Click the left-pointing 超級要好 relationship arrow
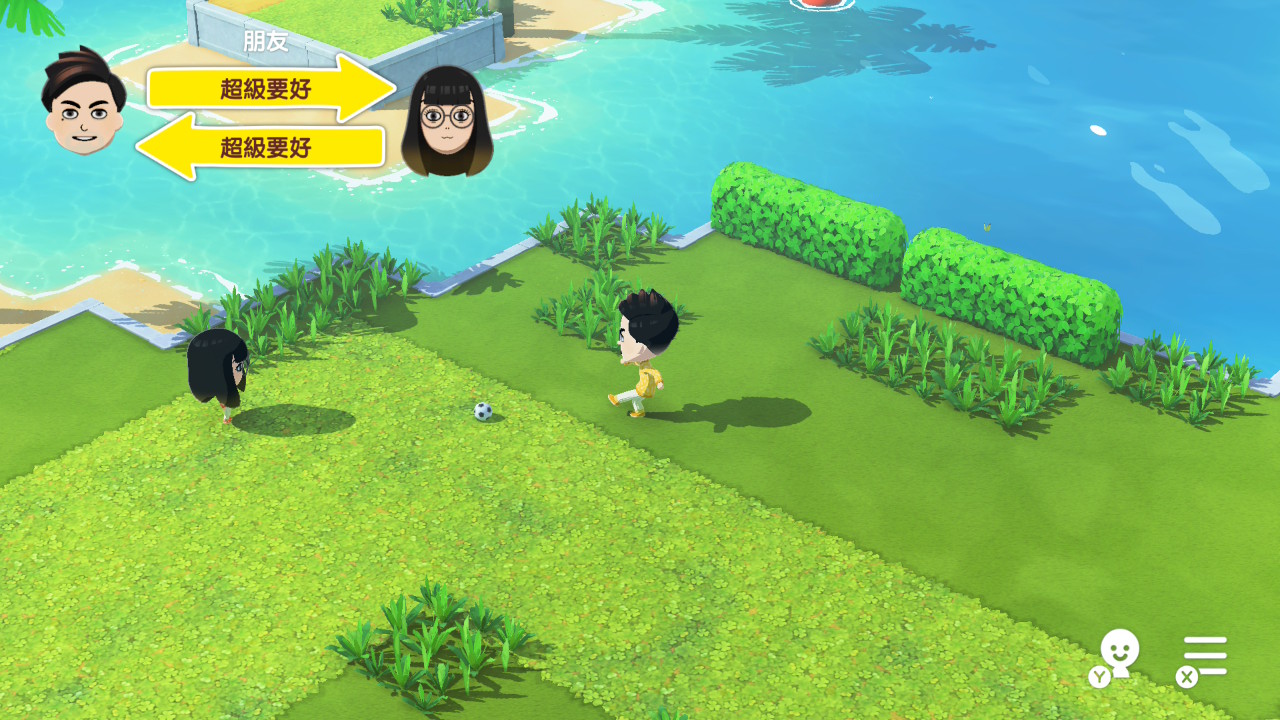This screenshot has width=1280, height=720. coord(262,147)
